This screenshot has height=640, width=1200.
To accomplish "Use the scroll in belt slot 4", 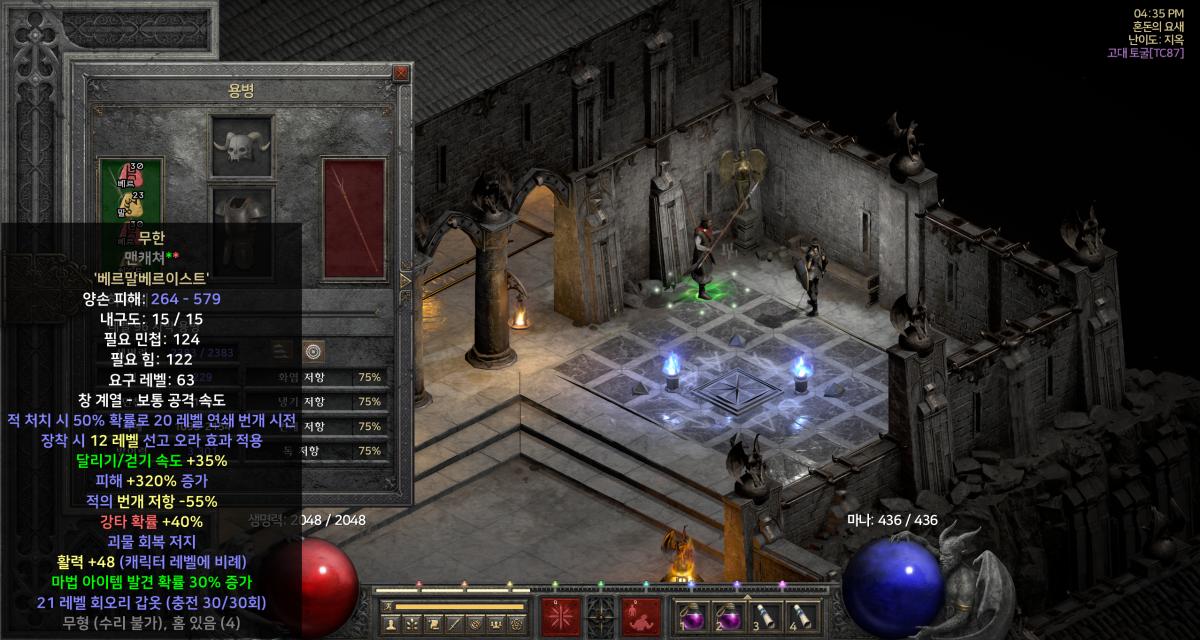I will (x=799, y=618).
